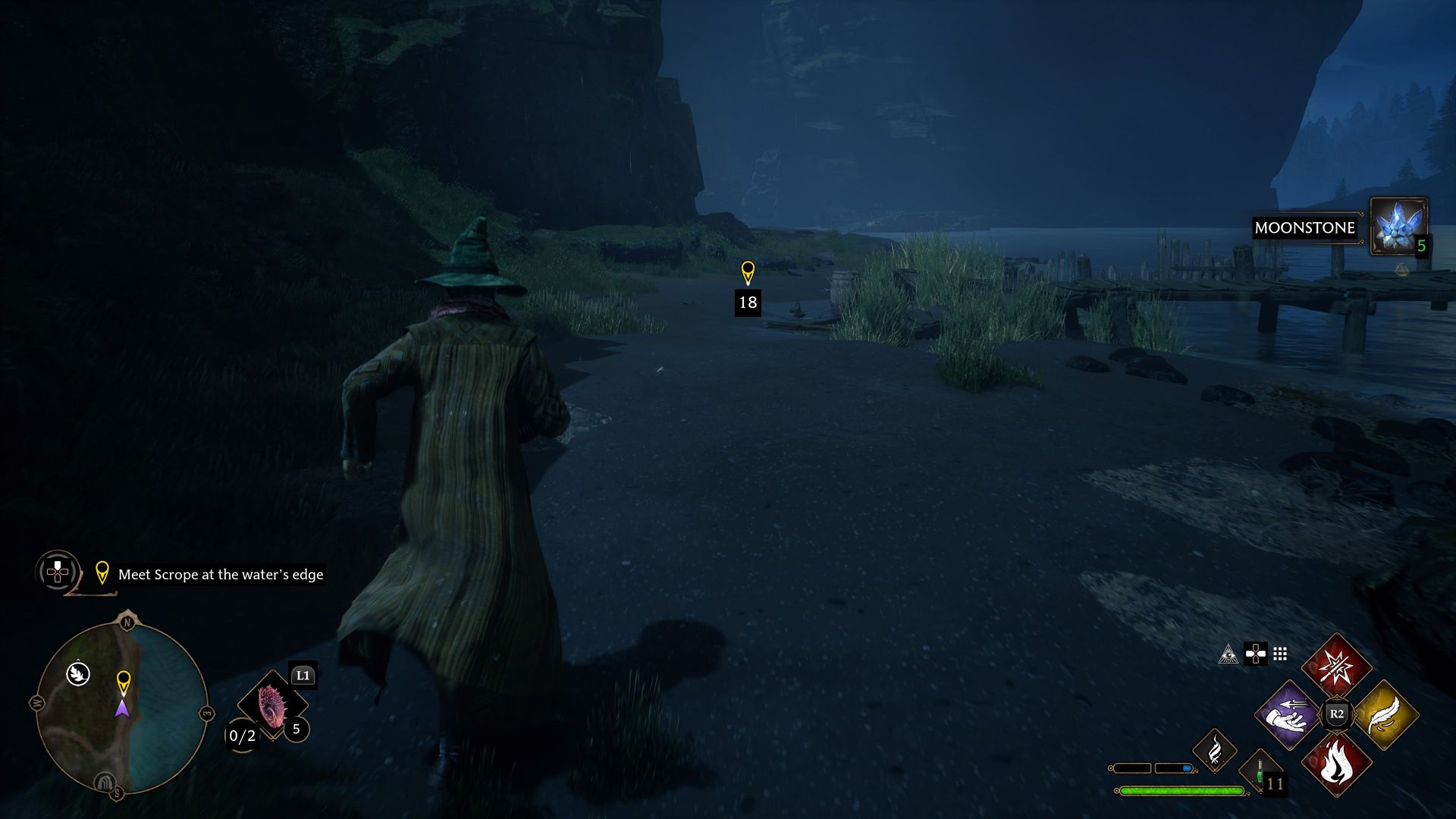The image size is (1456, 819).
Task: Click the yellow quest marker on minimap
Action: (x=123, y=682)
